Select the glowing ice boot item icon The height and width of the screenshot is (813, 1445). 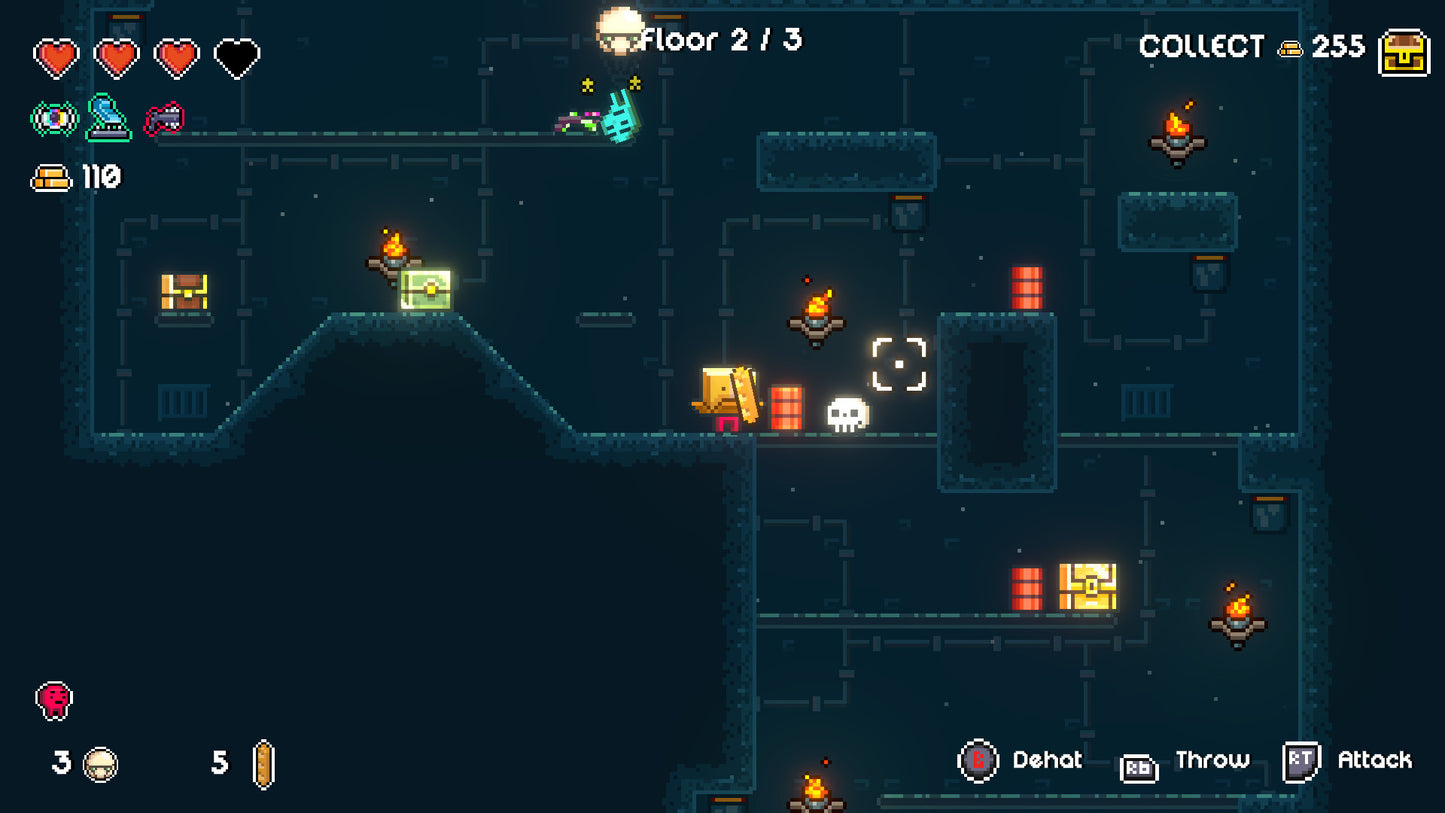point(110,115)
